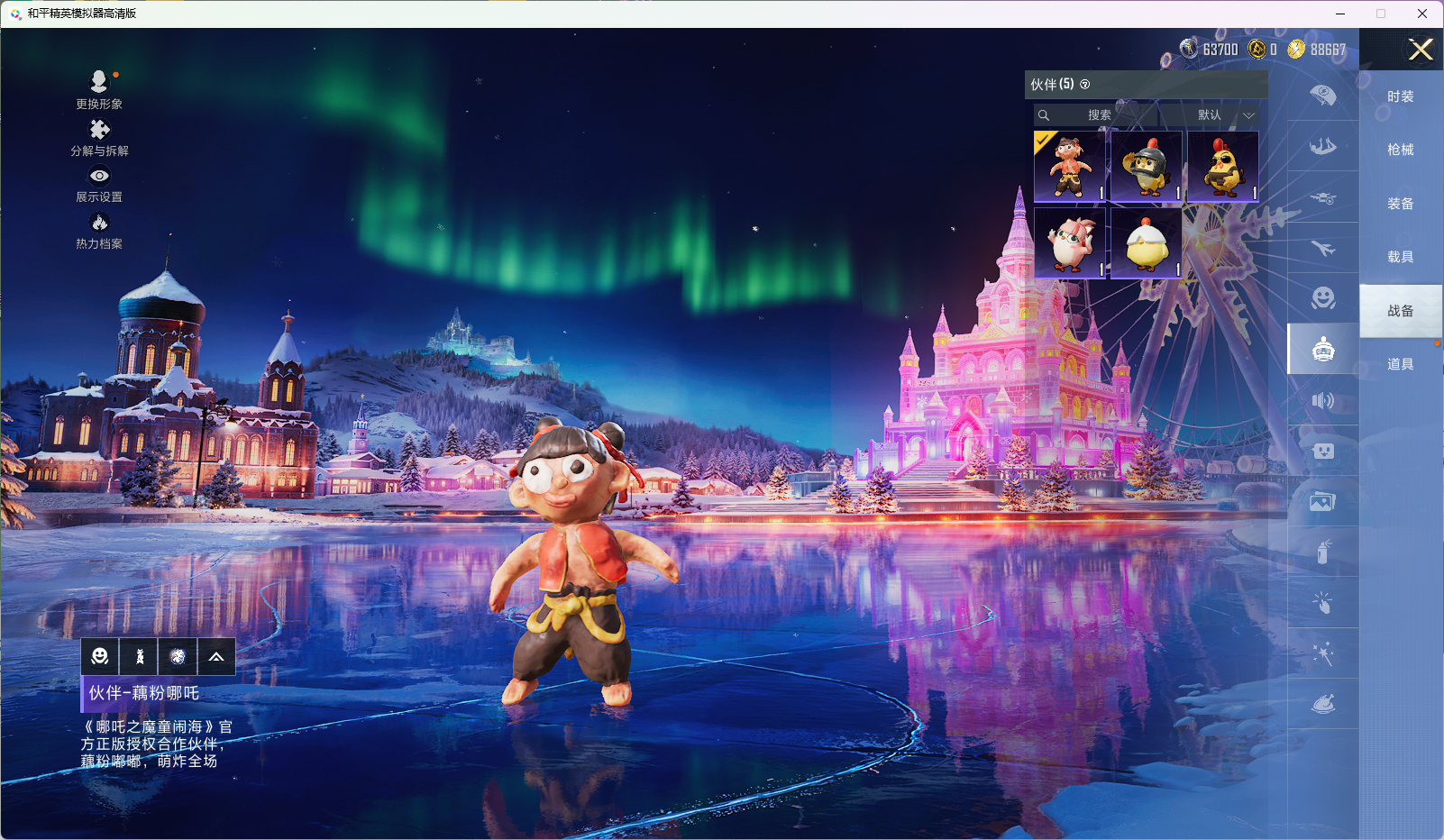The width and height of the screenshot is (1444, 840).
Task: Open the 分解与拆解 menu
Action: point(99,136)
